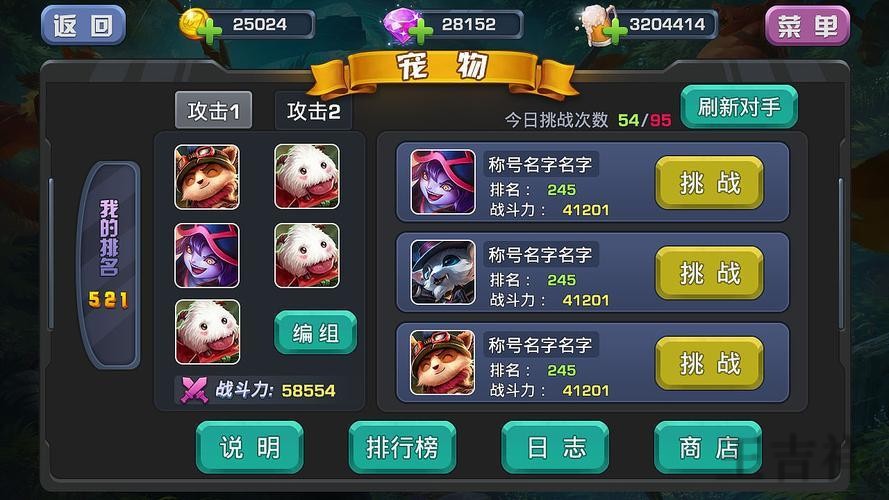
Task: Switch to the 攻击2 tab
Action: (313, 111)
